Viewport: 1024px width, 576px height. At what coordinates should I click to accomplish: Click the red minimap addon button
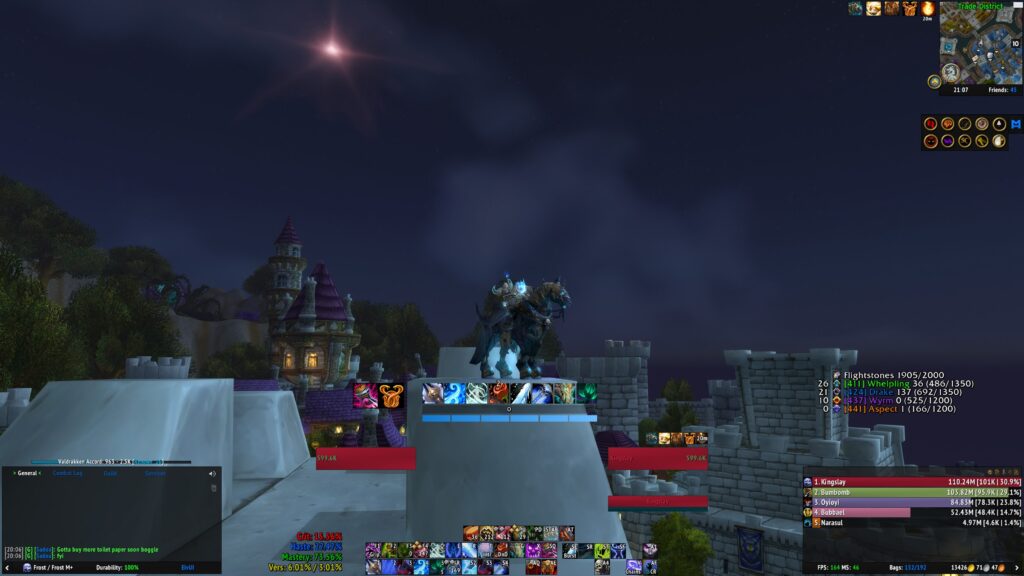(x=931, y=124)
